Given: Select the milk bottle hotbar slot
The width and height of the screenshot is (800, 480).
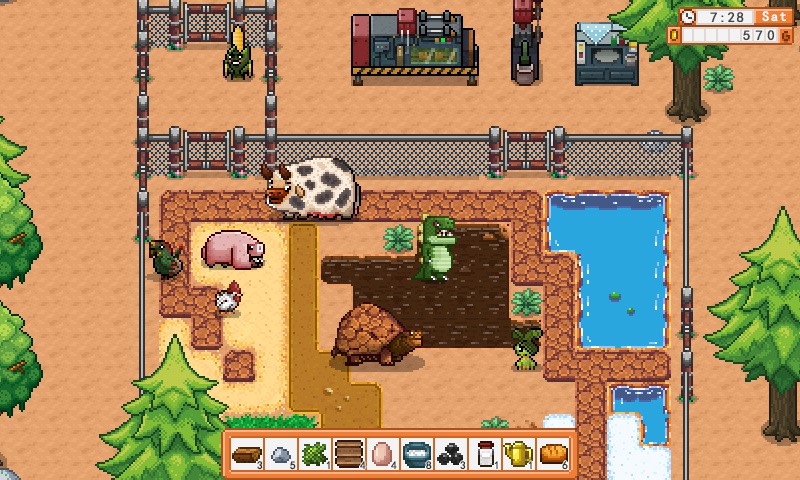Looking at the screenshot, I should tap(485, 453).
